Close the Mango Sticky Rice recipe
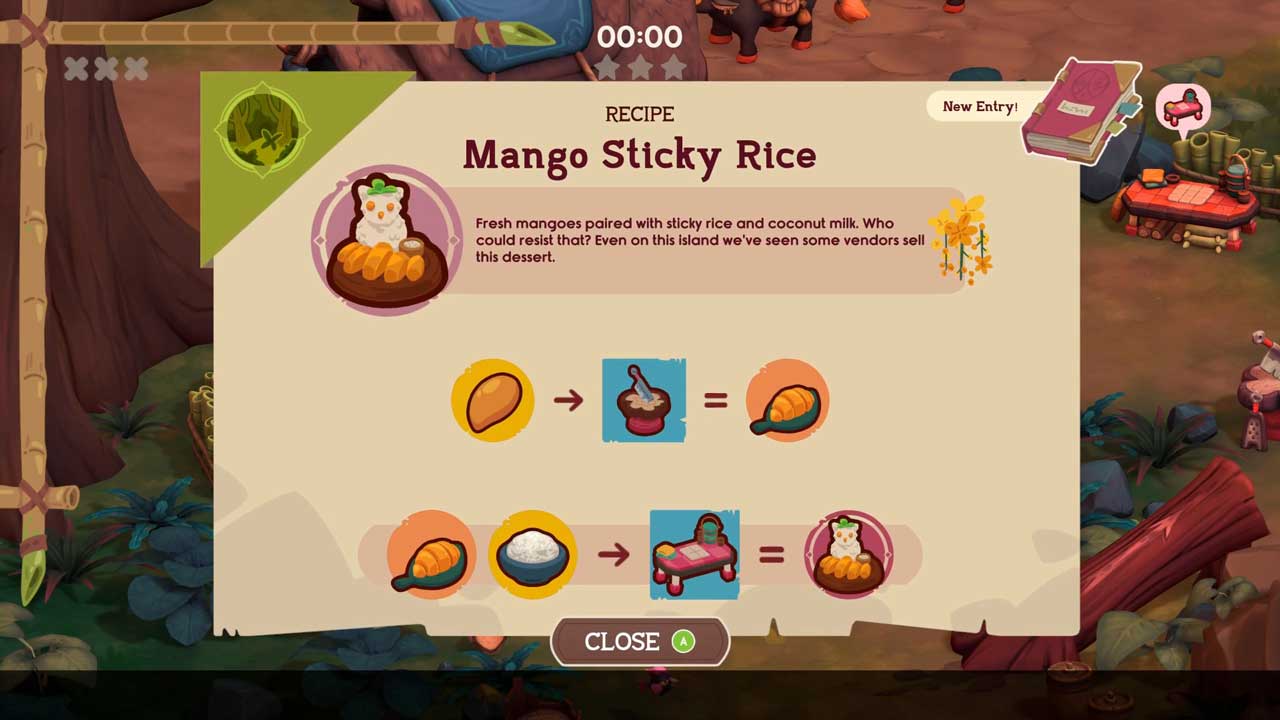Viewport: 1280px width, 720px height. 640,642
